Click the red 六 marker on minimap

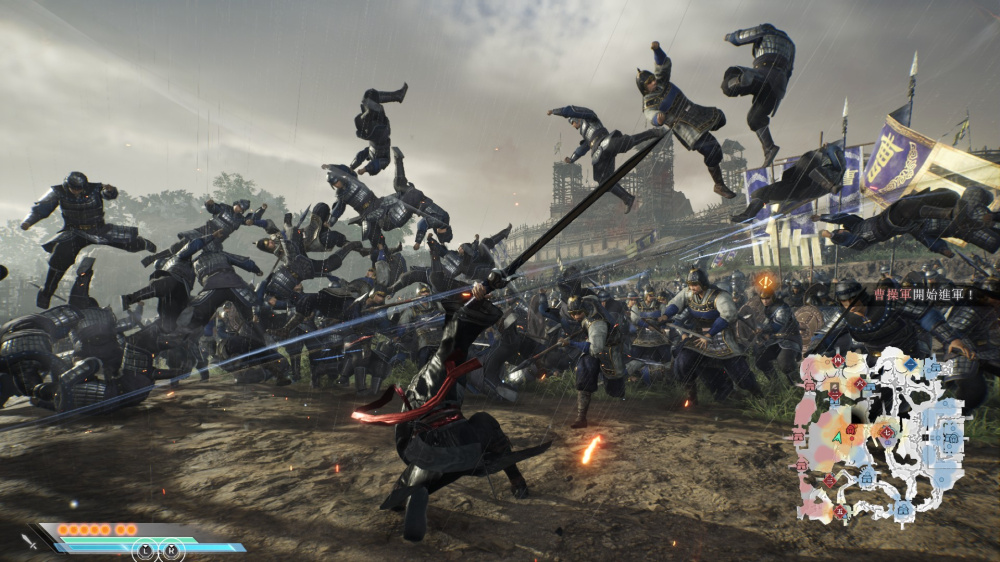[860, 383]
